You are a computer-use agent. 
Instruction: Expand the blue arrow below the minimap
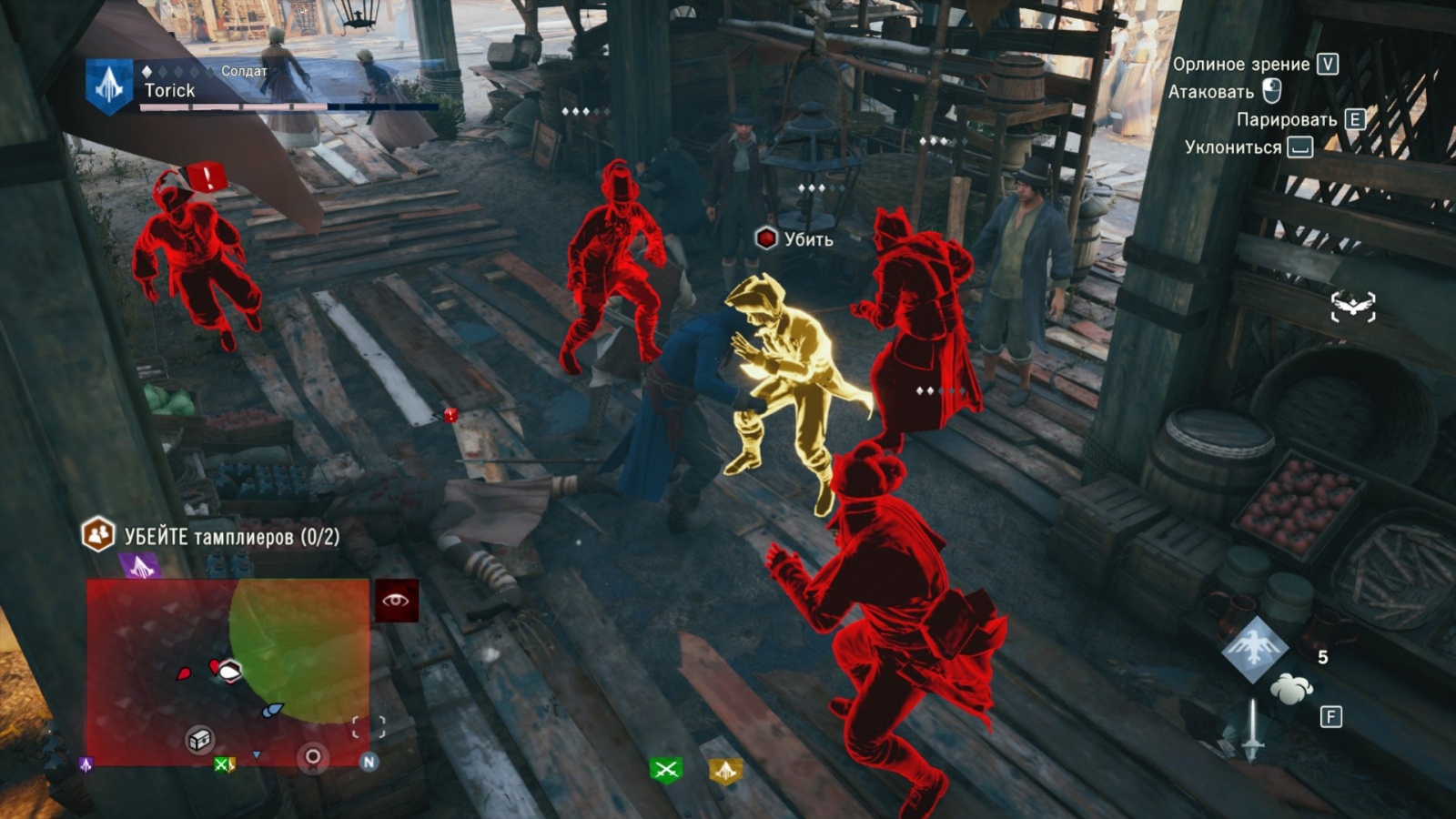(257, 755)
